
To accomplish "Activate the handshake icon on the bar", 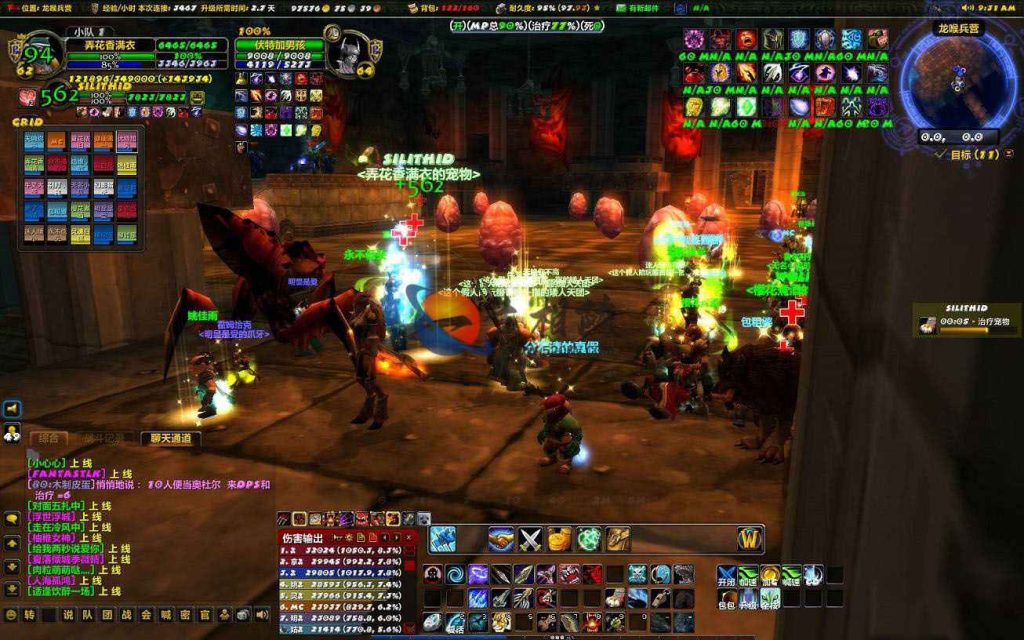I will 502,539.
